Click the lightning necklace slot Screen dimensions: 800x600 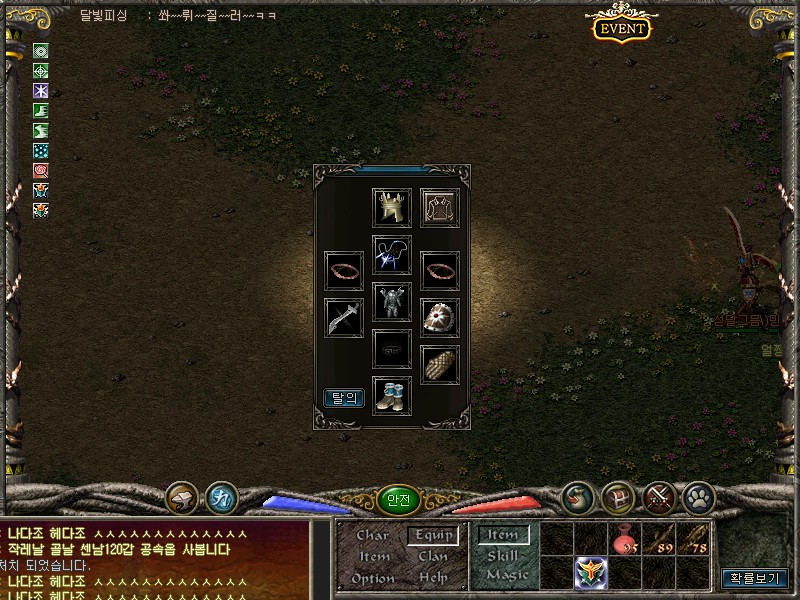pyautogui.click(x=392, y=255)
